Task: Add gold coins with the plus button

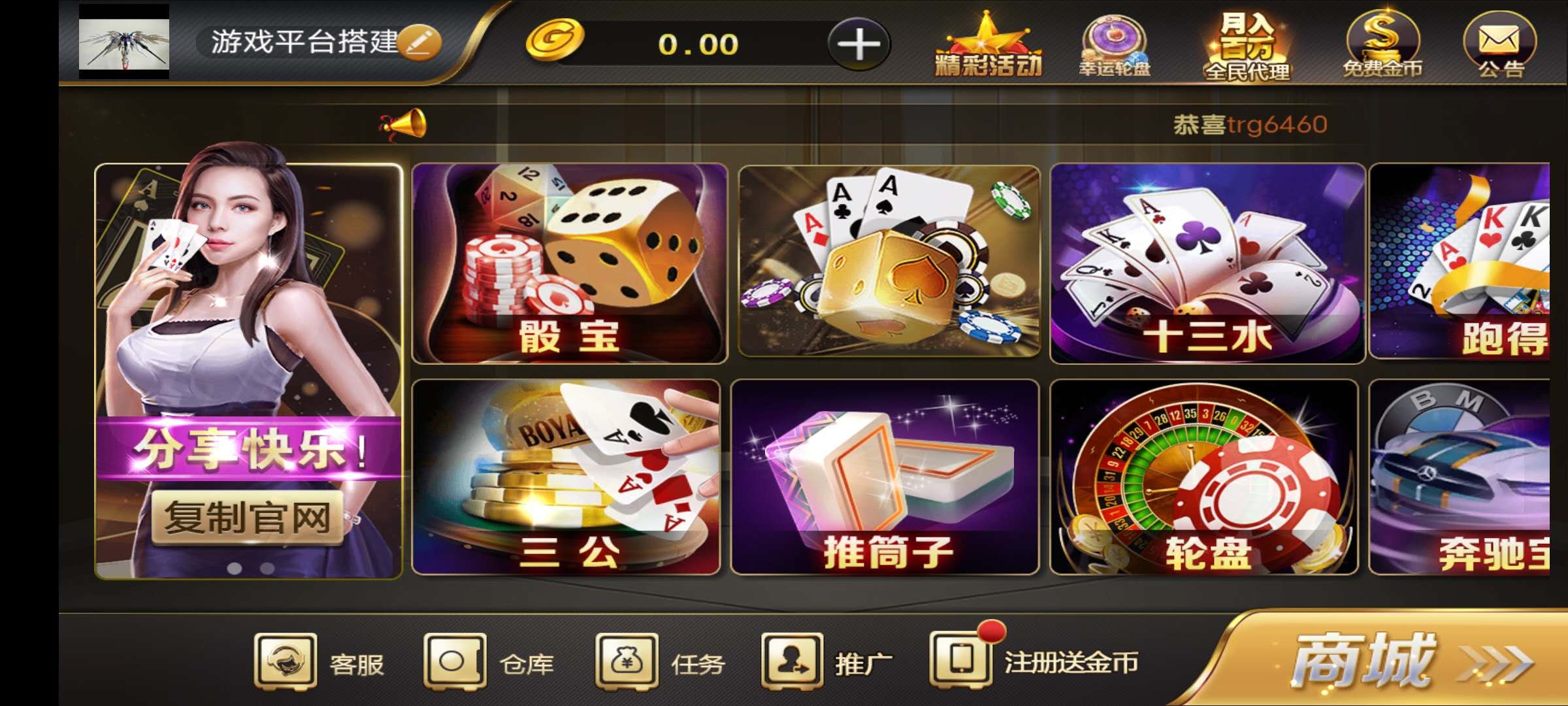Action: (x=858, y=44)
